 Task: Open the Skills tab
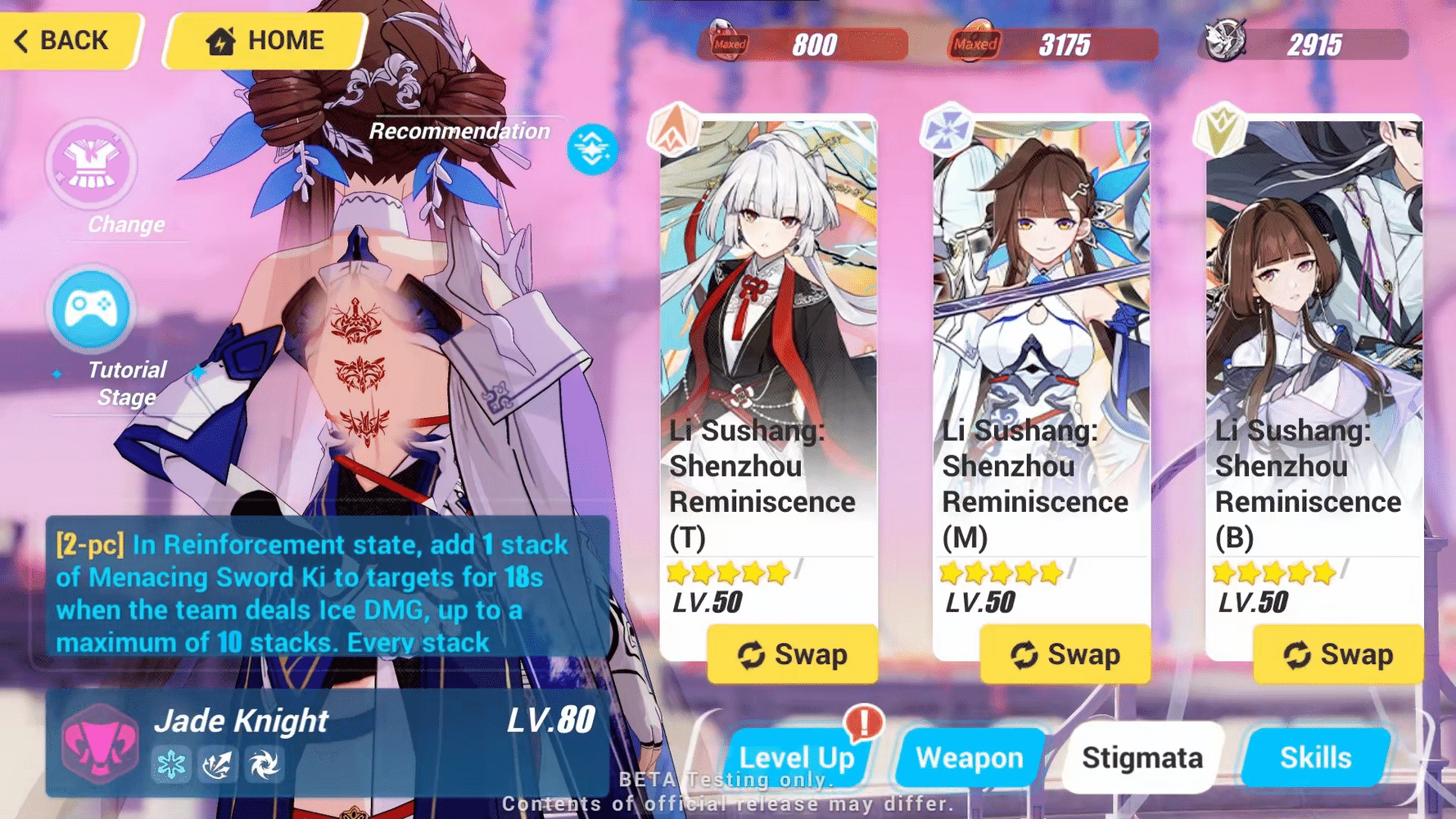tap(1314, 758)
